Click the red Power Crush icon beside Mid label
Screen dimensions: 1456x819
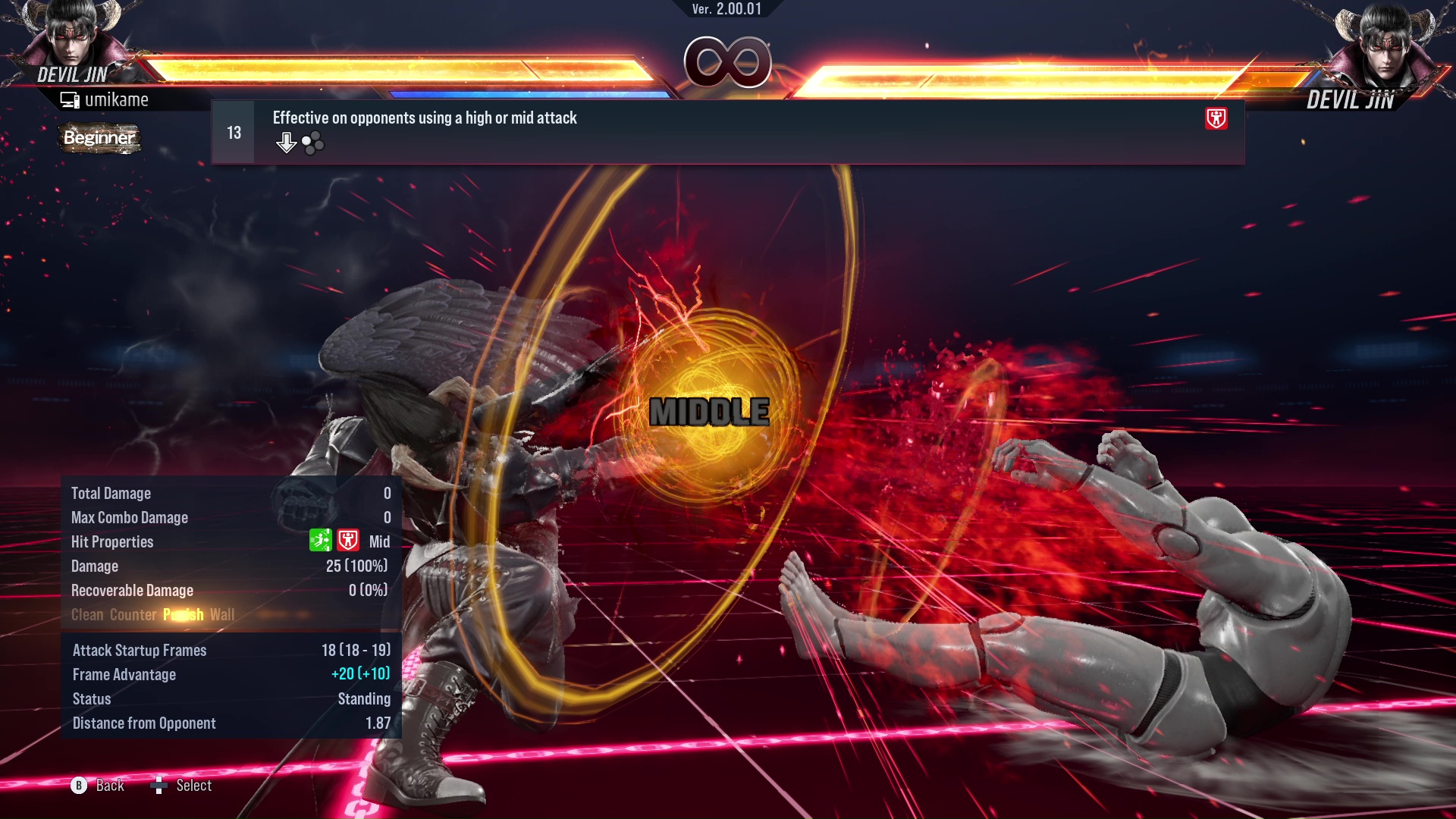point(348,541)
